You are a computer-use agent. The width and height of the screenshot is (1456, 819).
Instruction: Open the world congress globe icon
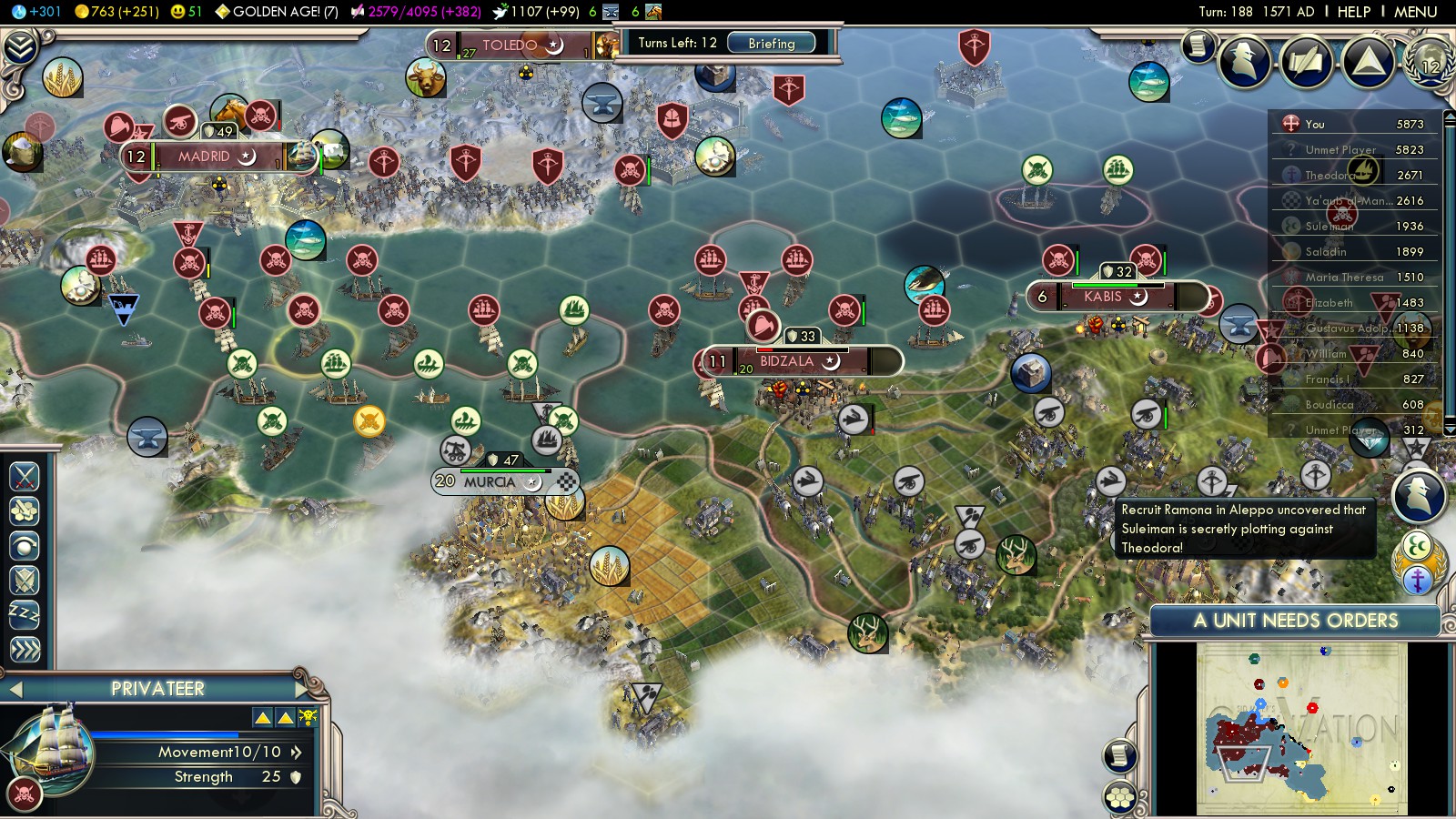pyautogui.click(x=1429, y=62)
